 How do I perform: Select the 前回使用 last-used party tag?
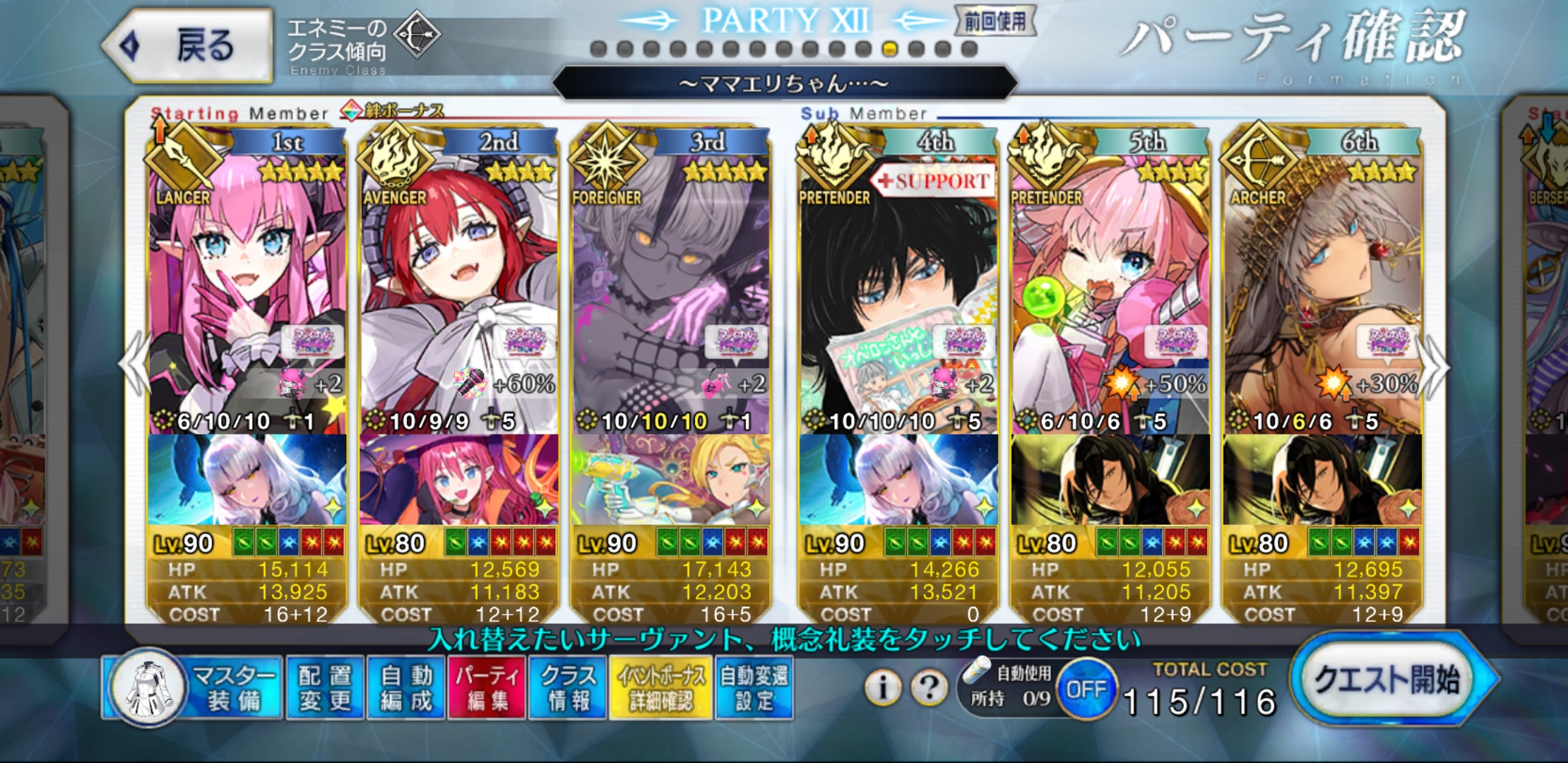pos(995,21)
